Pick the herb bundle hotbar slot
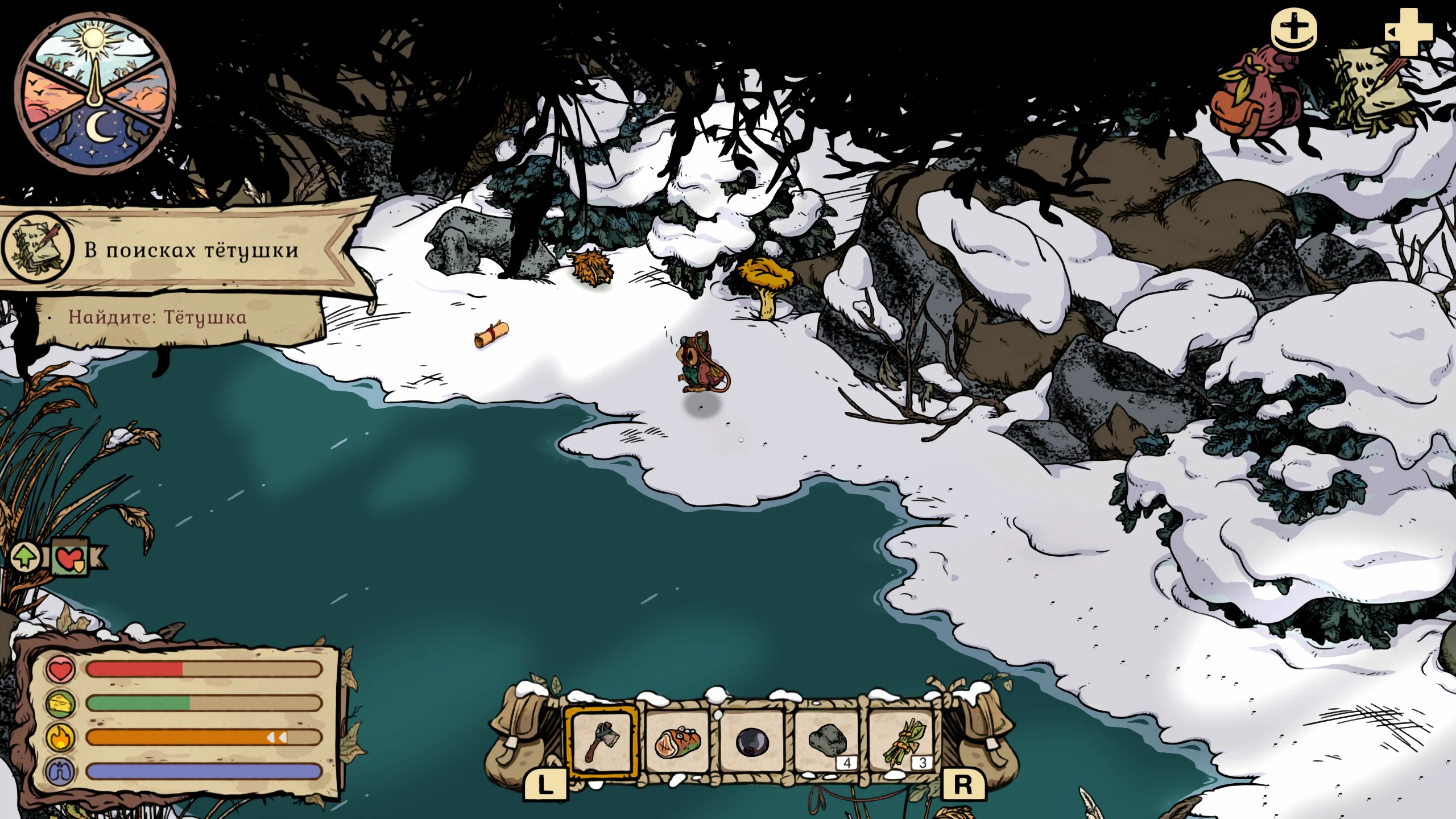This screenshot has height=819, width=1456. click(903, 742)
